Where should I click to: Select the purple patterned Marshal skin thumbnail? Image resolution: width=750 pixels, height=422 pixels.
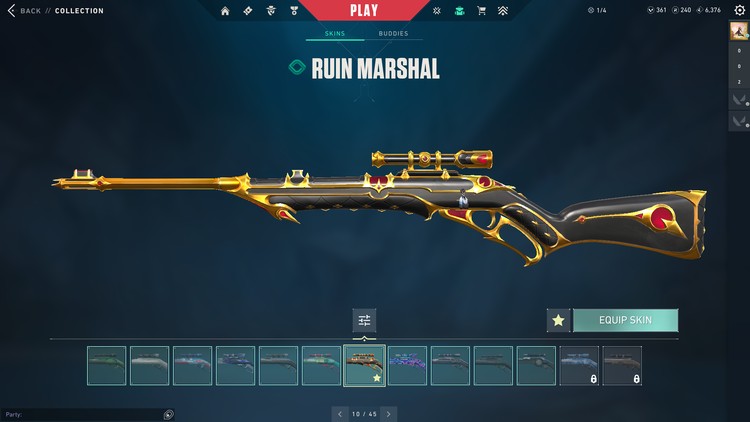tap(407, 365)
